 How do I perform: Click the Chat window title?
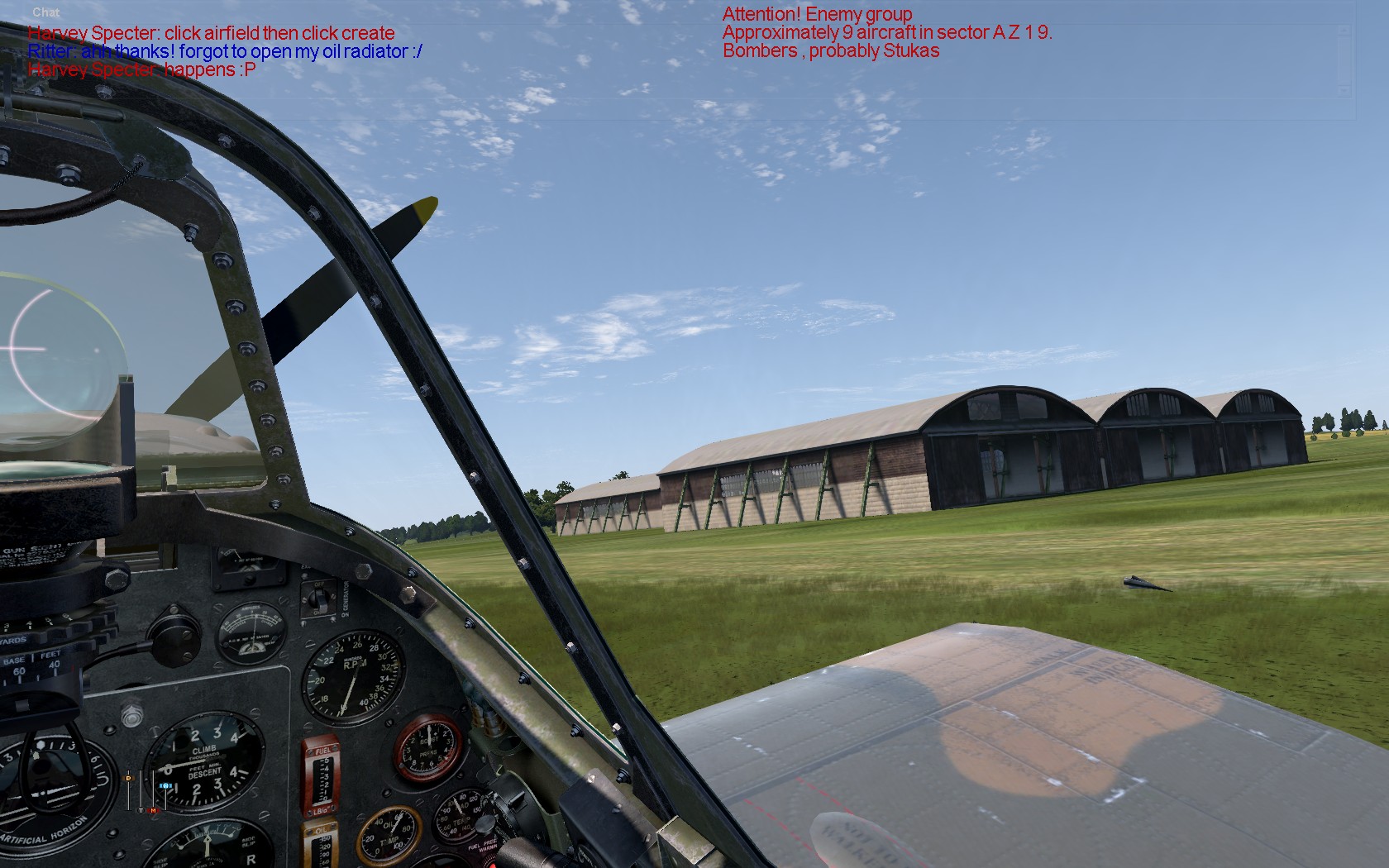(x=46, y=12)
